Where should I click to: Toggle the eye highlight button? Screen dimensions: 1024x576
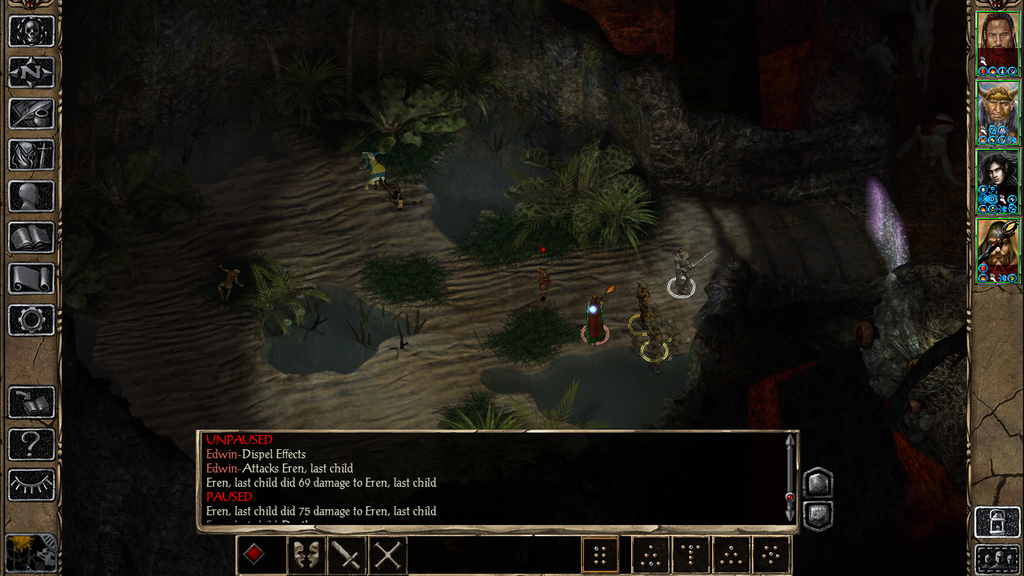31,484
